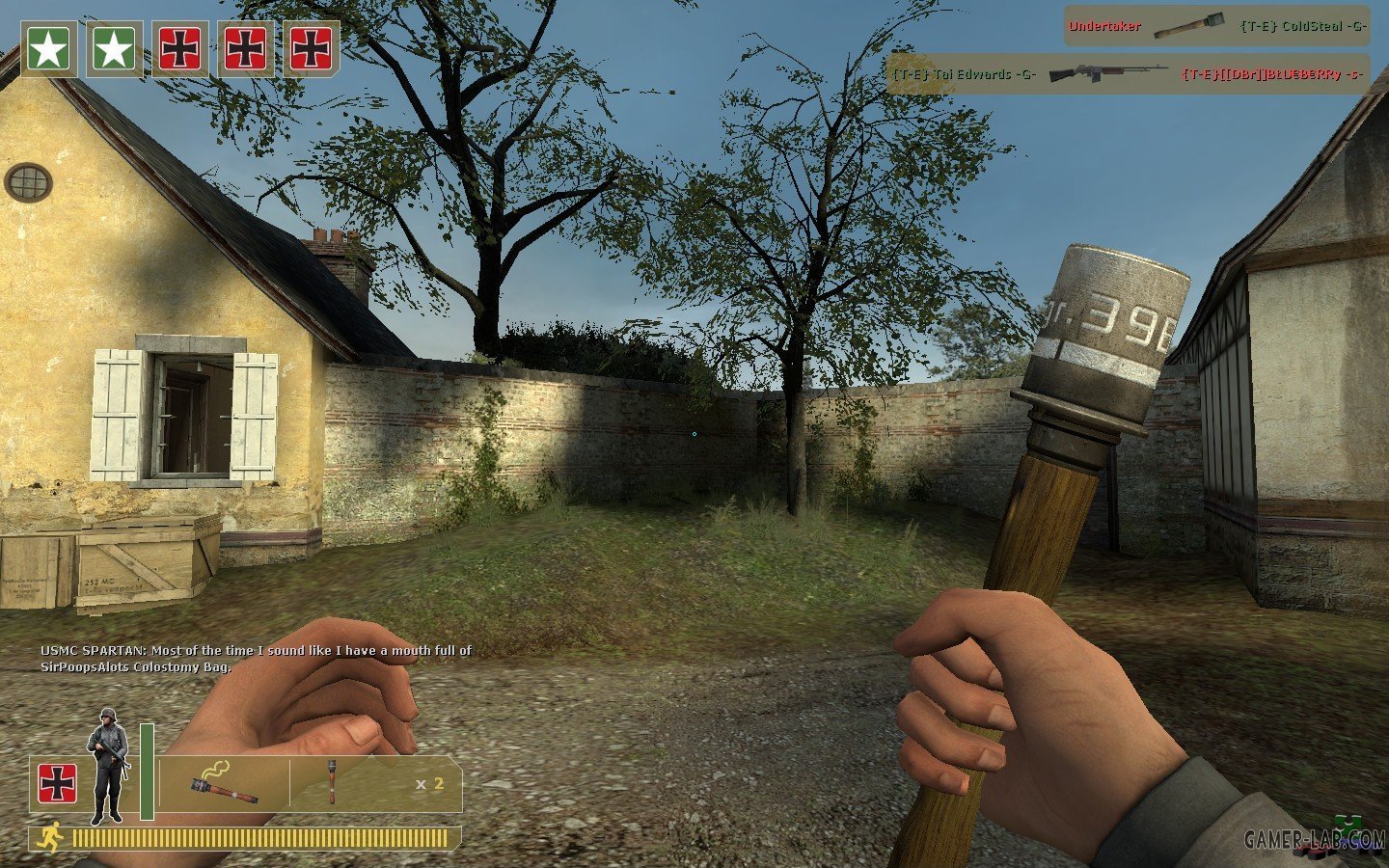The image size is (1389, 868).
Task: Click the Axis cross emblem beside the soldier figure
Action: tap(58, 783)
